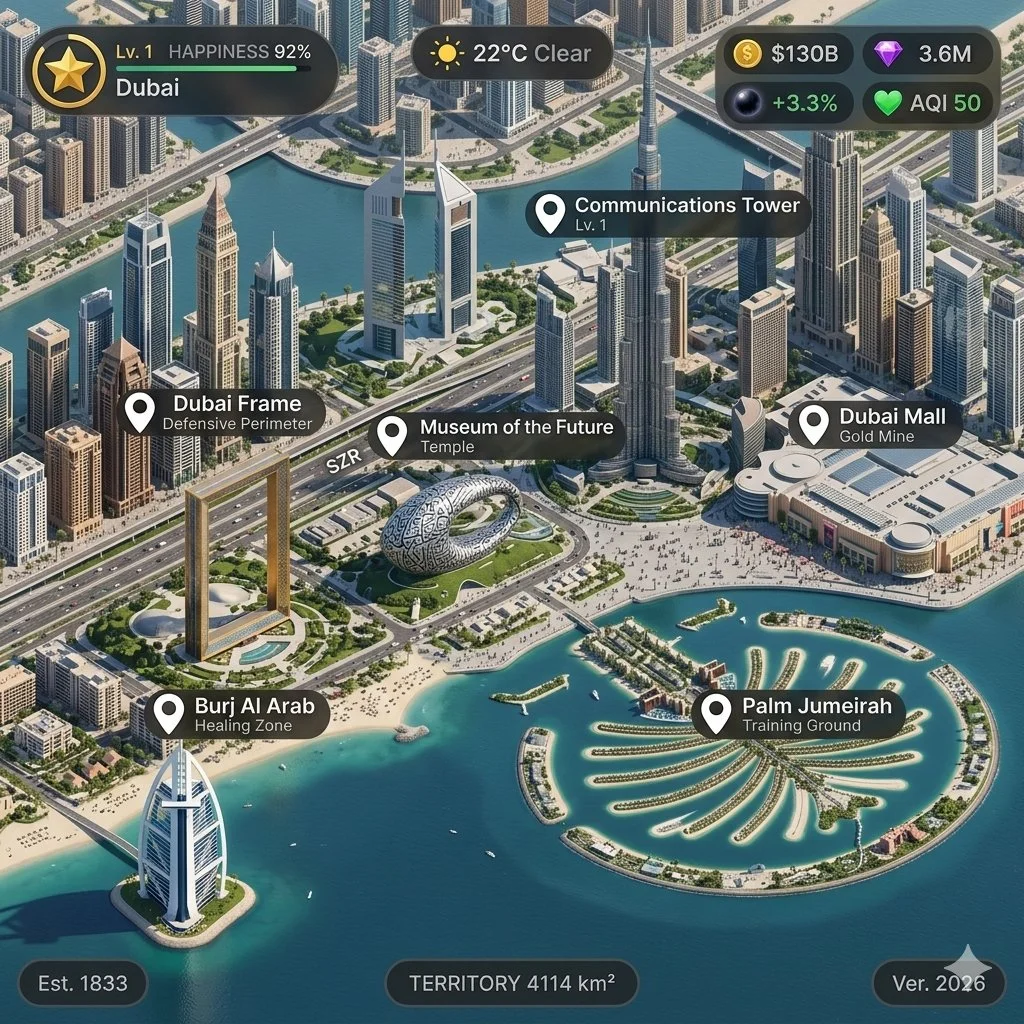Click the sparkle star icon by Ver. 2026
1024x1024 pixels.
tap(968, 966)
